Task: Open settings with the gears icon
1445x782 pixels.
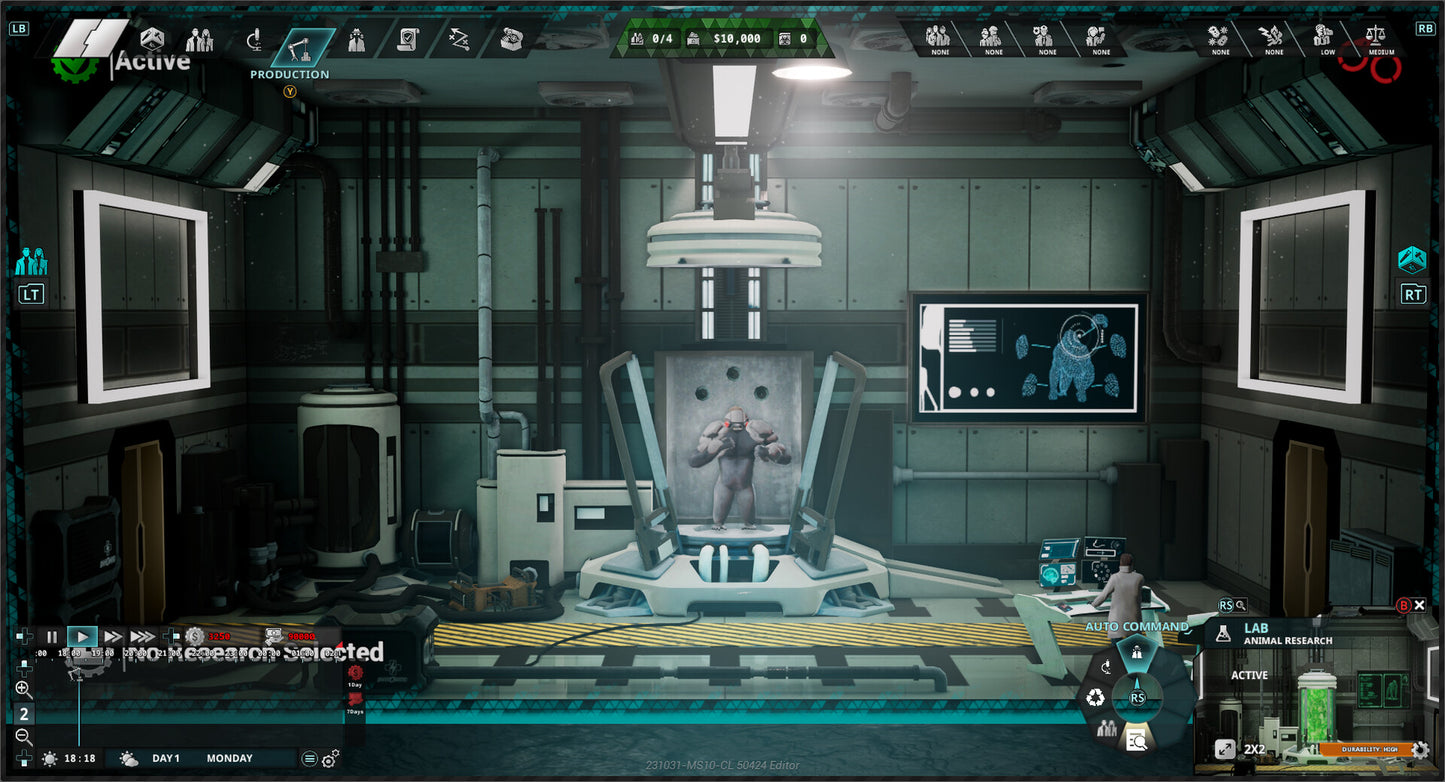Action: tap(330, 759)
